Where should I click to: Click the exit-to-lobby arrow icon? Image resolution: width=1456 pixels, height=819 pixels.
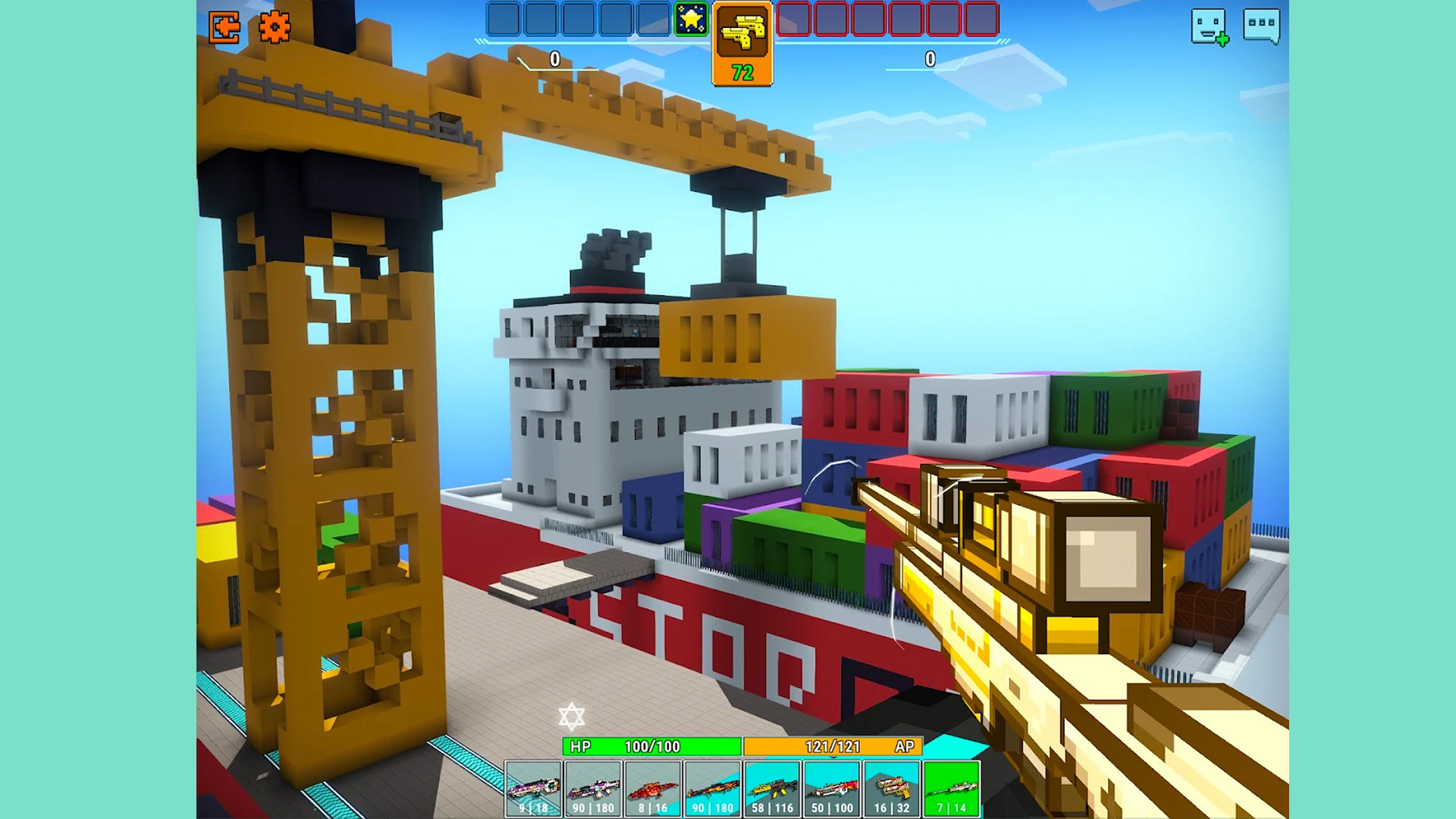point(225,27)
